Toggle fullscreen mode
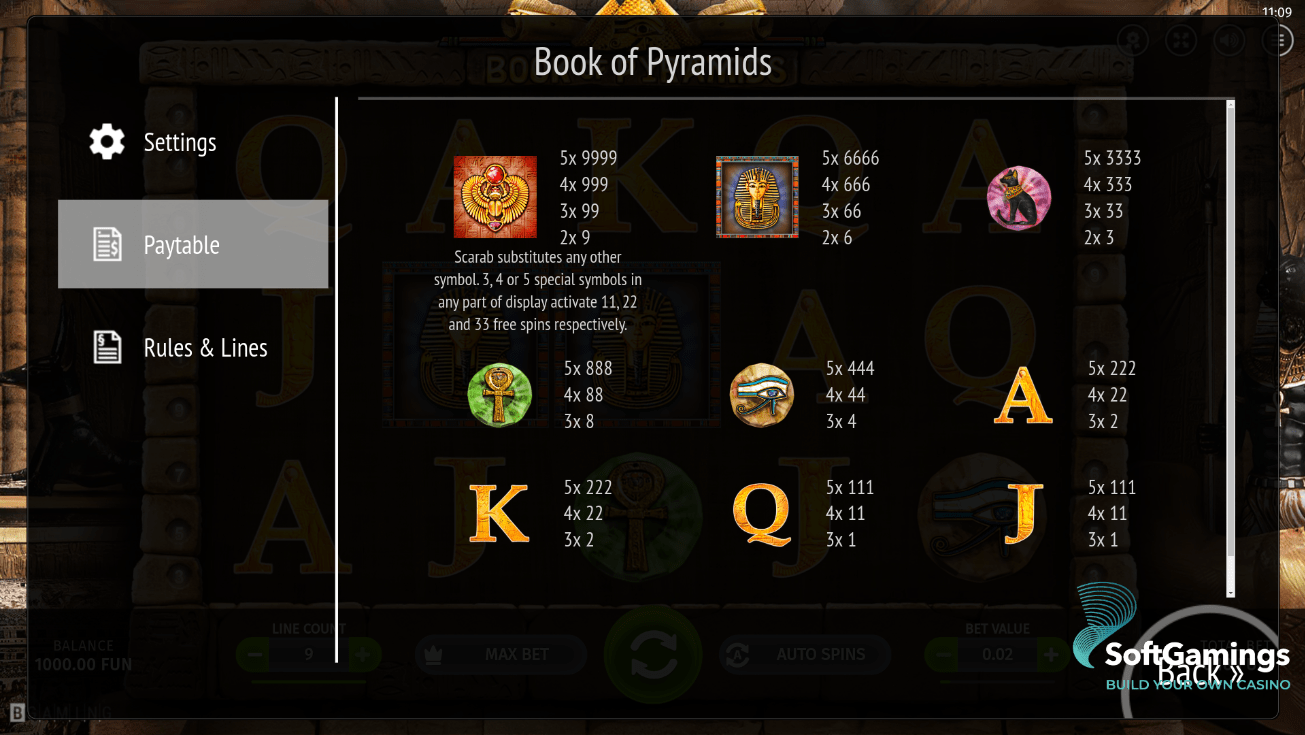Screen dimensions: 1305x735 1180,40
